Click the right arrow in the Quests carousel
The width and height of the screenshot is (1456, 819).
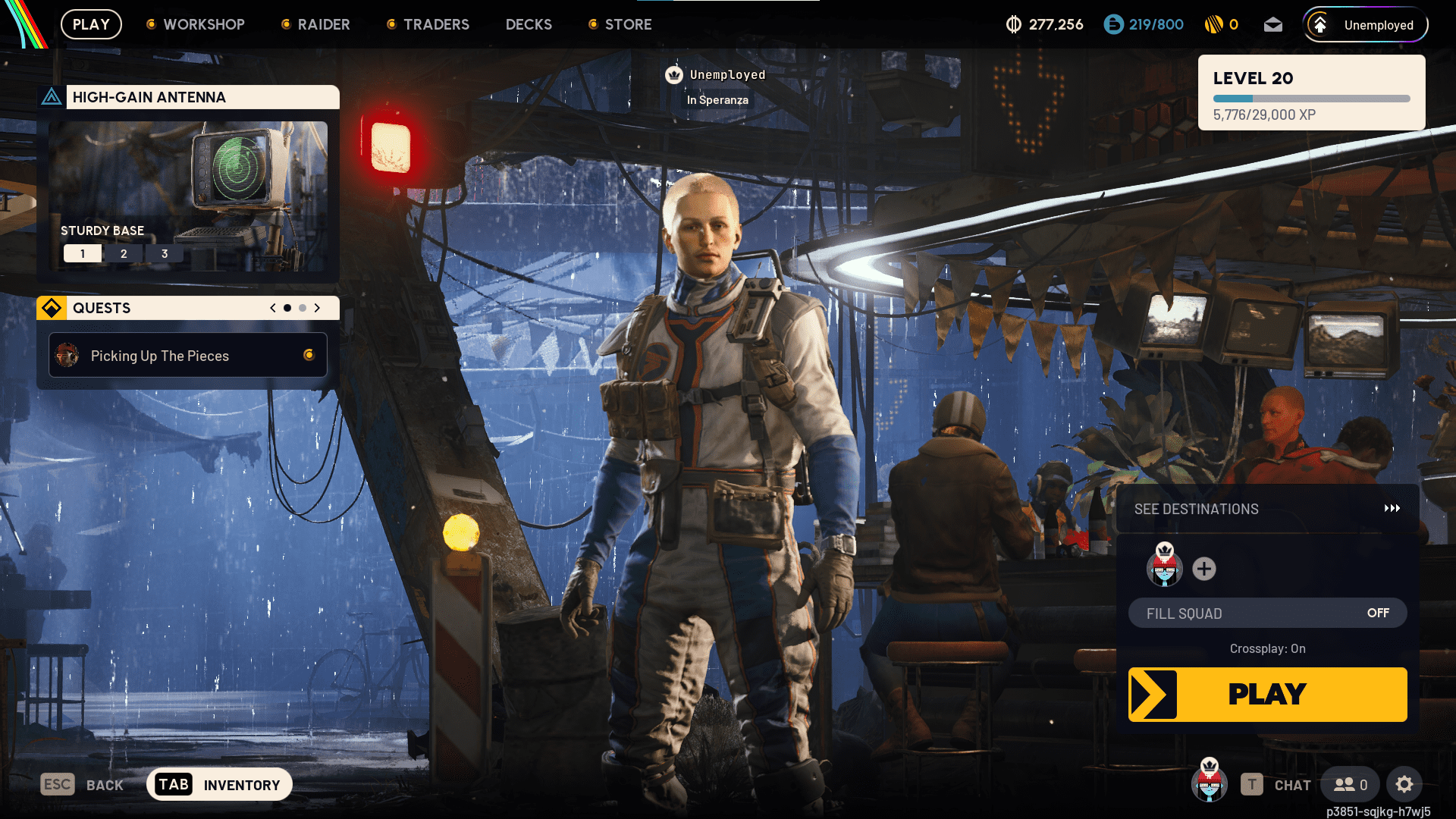(318, 308)
